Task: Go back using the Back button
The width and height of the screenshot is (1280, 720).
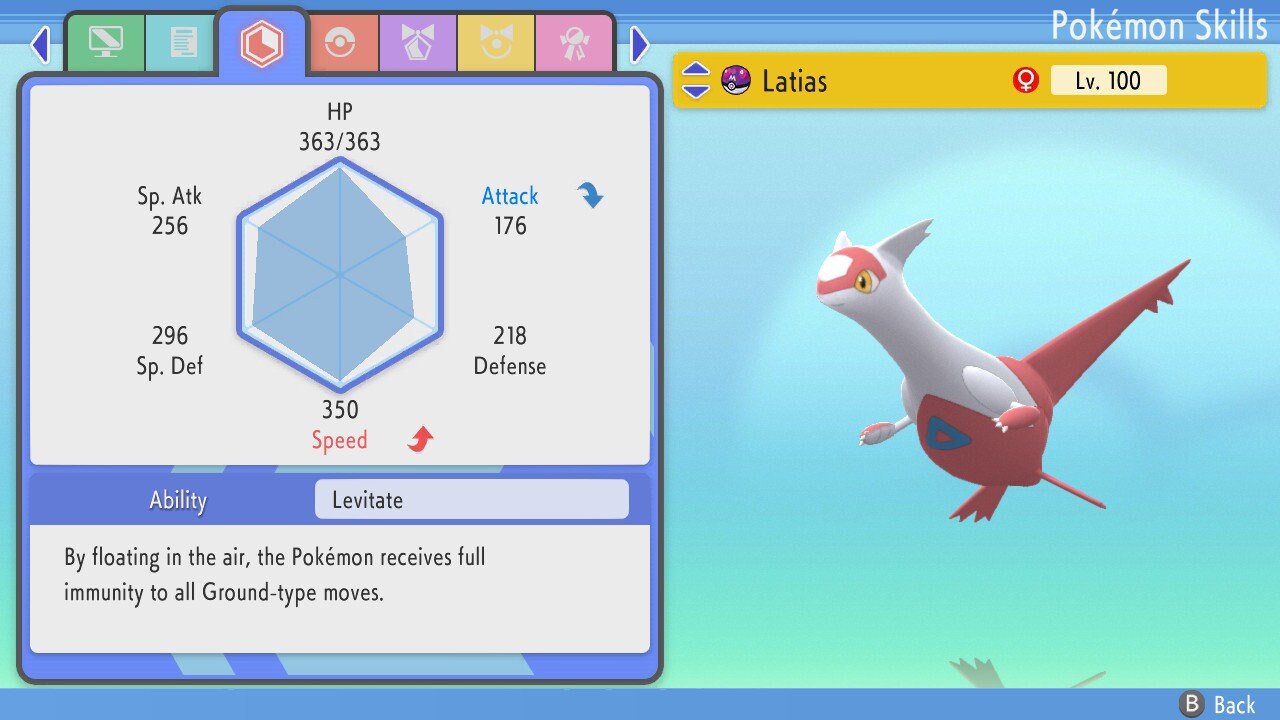Action: coord(1217,705)
